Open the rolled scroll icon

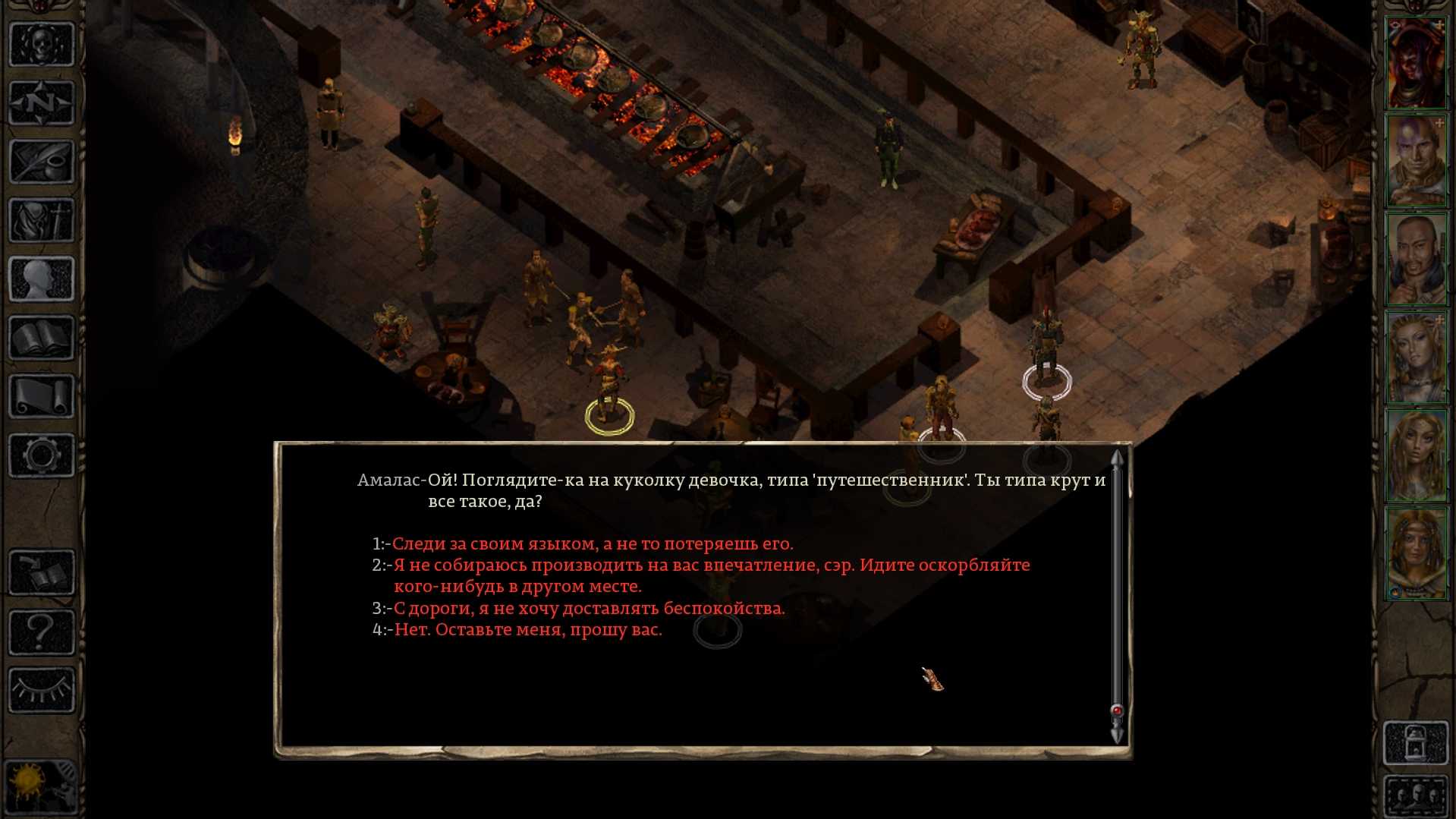(42, 396)
